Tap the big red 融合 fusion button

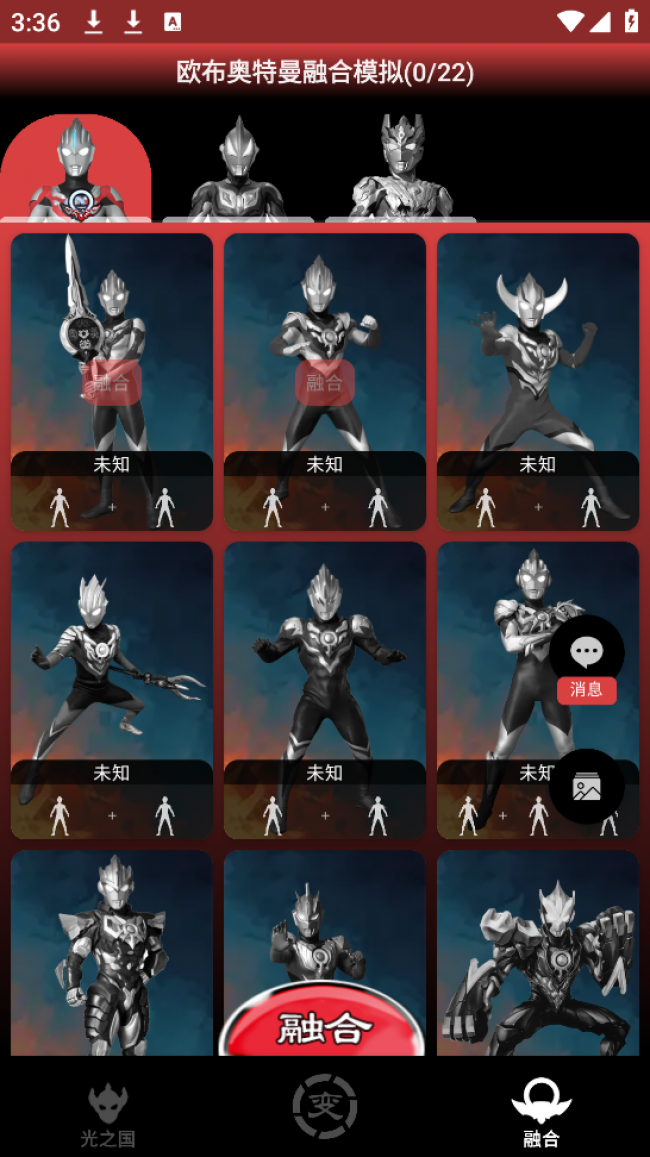point(324,1026)
